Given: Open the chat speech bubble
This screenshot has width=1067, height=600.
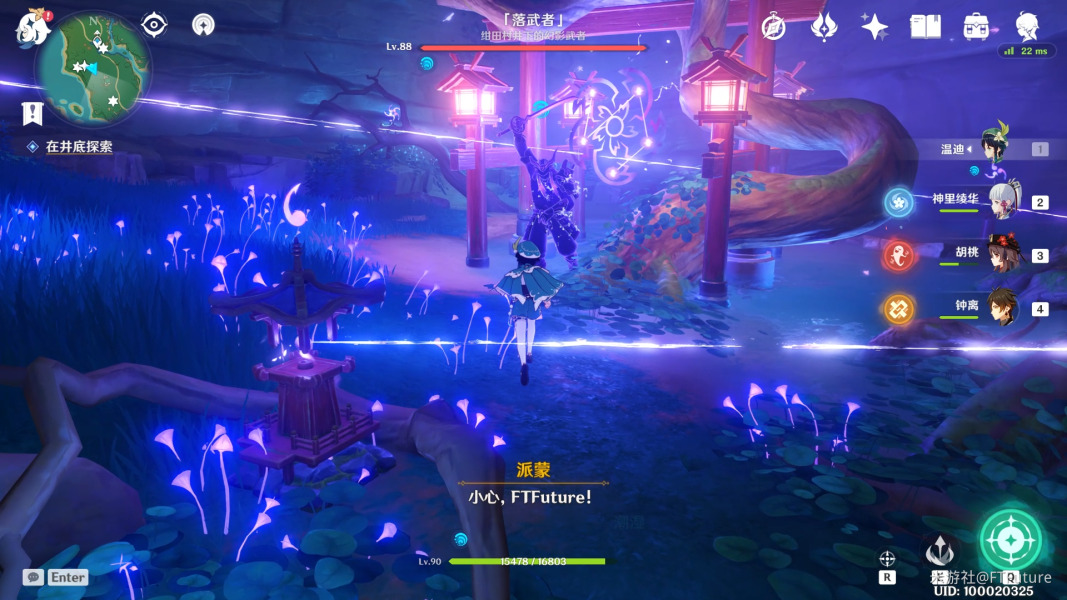Looking at the screenshot, I should coord(34,577).
